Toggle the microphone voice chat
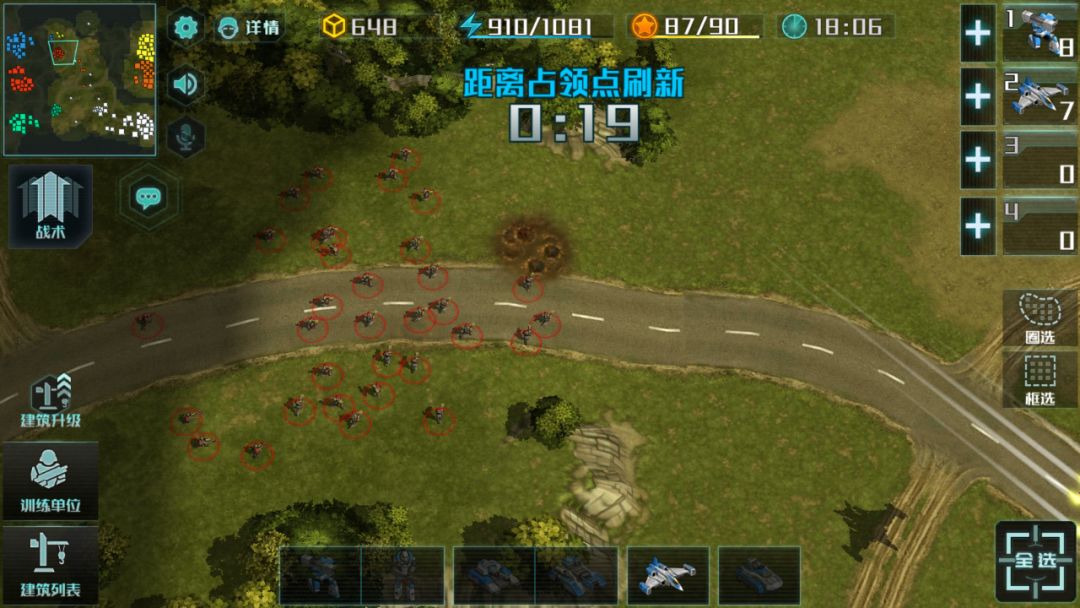 (185, 137)
